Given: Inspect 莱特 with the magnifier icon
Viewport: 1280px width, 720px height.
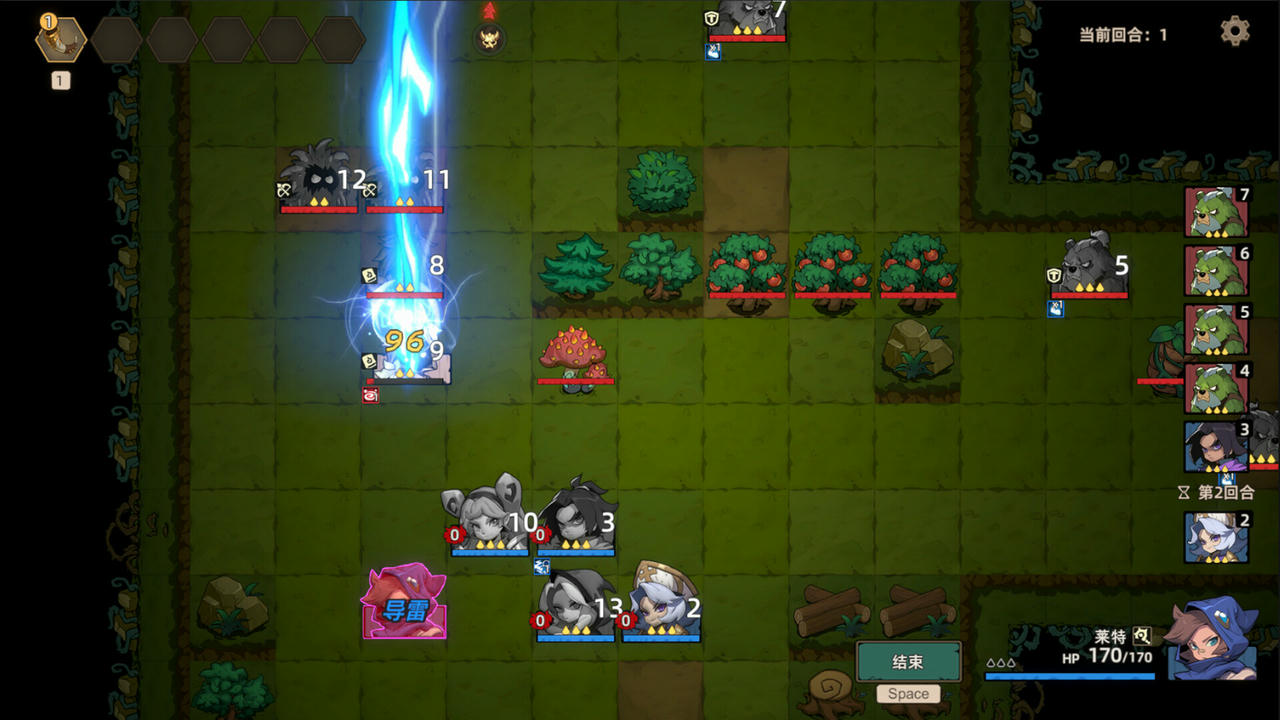Looking at the screenshot, I should coord(1142,635).
